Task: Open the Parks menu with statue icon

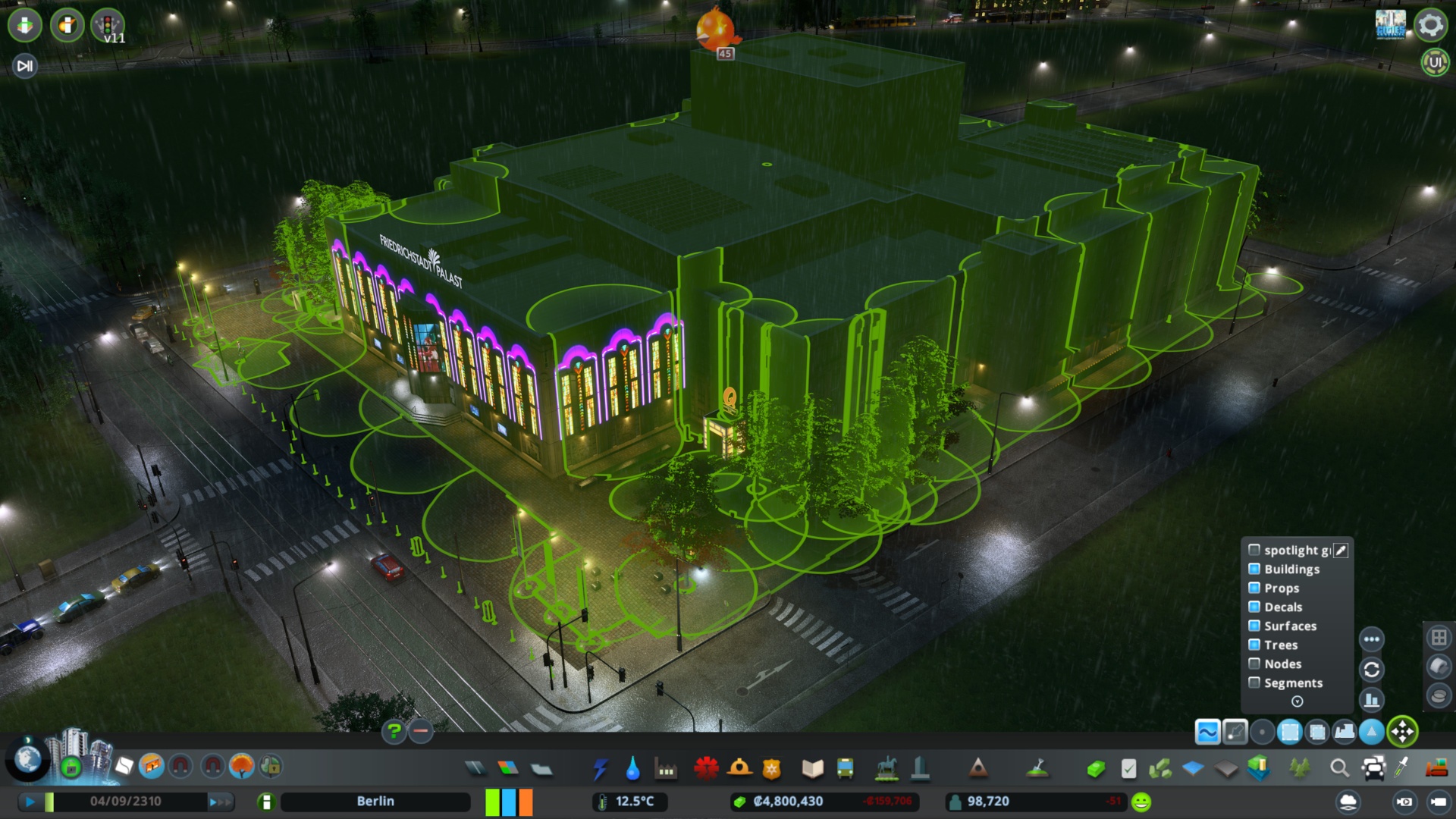Action: tap(886, 768)
